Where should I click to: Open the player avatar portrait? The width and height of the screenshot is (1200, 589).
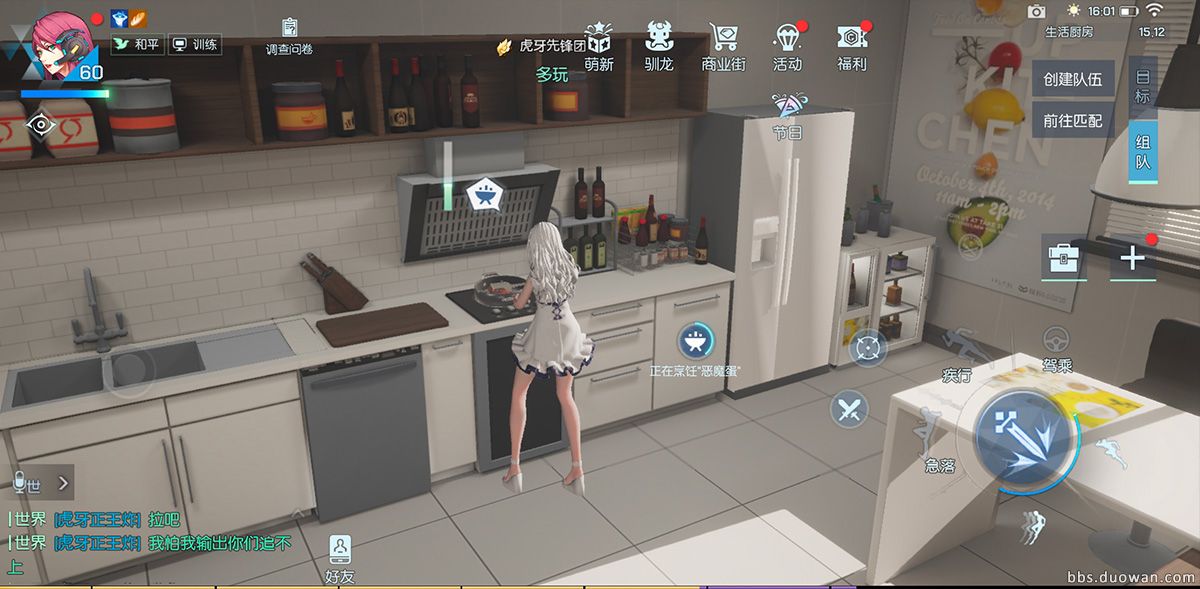pyautogui.click(x=62, y=40)
